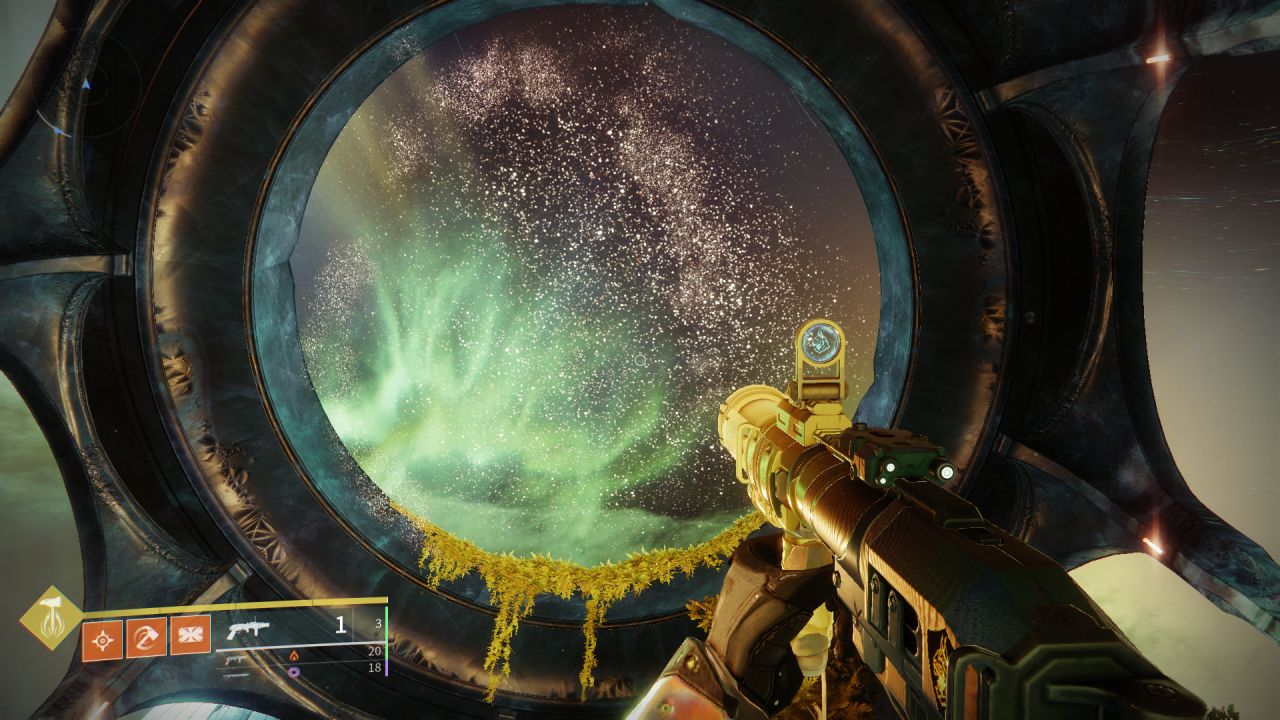
Task: Use the hammer melee ability icon
Action: point(146,637)
